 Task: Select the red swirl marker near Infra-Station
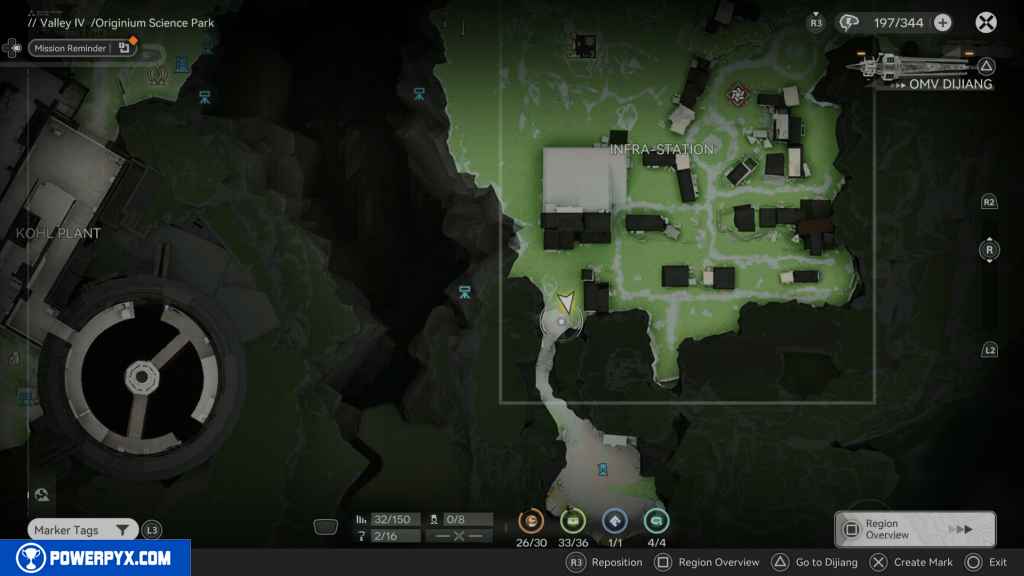pos(738,95)
